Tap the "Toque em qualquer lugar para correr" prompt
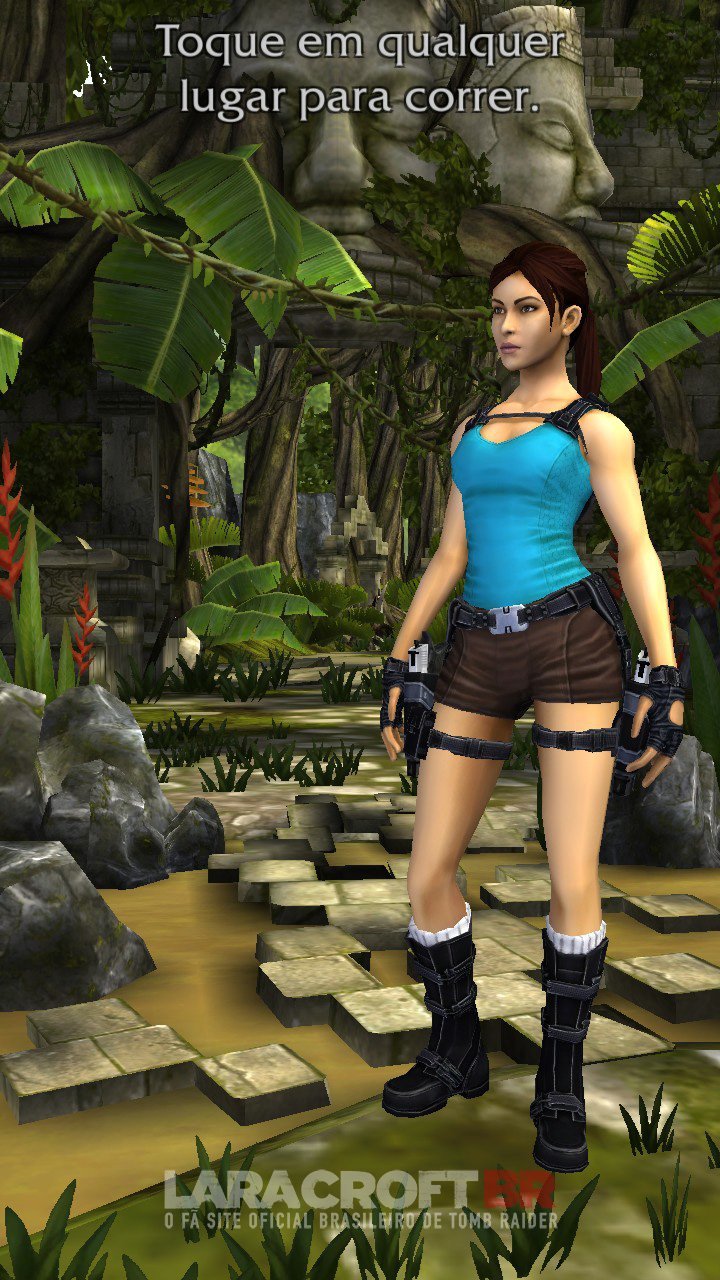 coord(360,70)
